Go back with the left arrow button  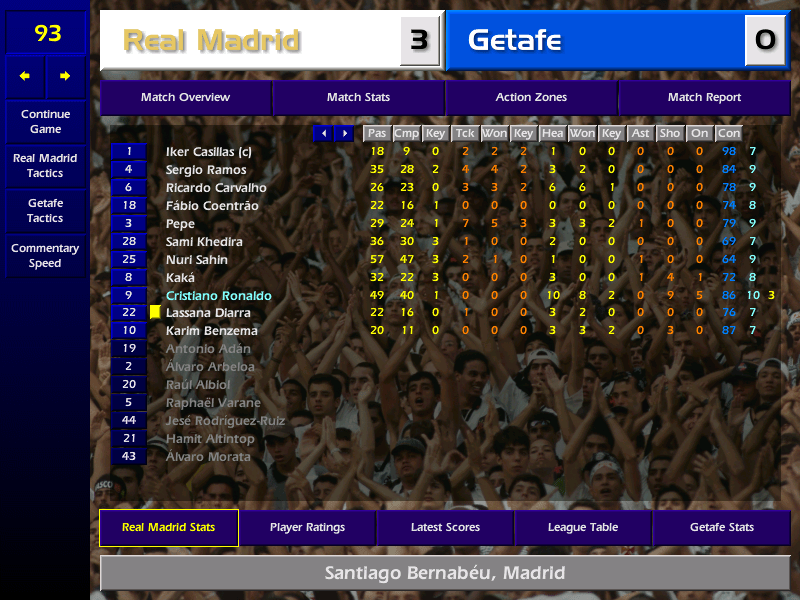[x=25, y=76]
